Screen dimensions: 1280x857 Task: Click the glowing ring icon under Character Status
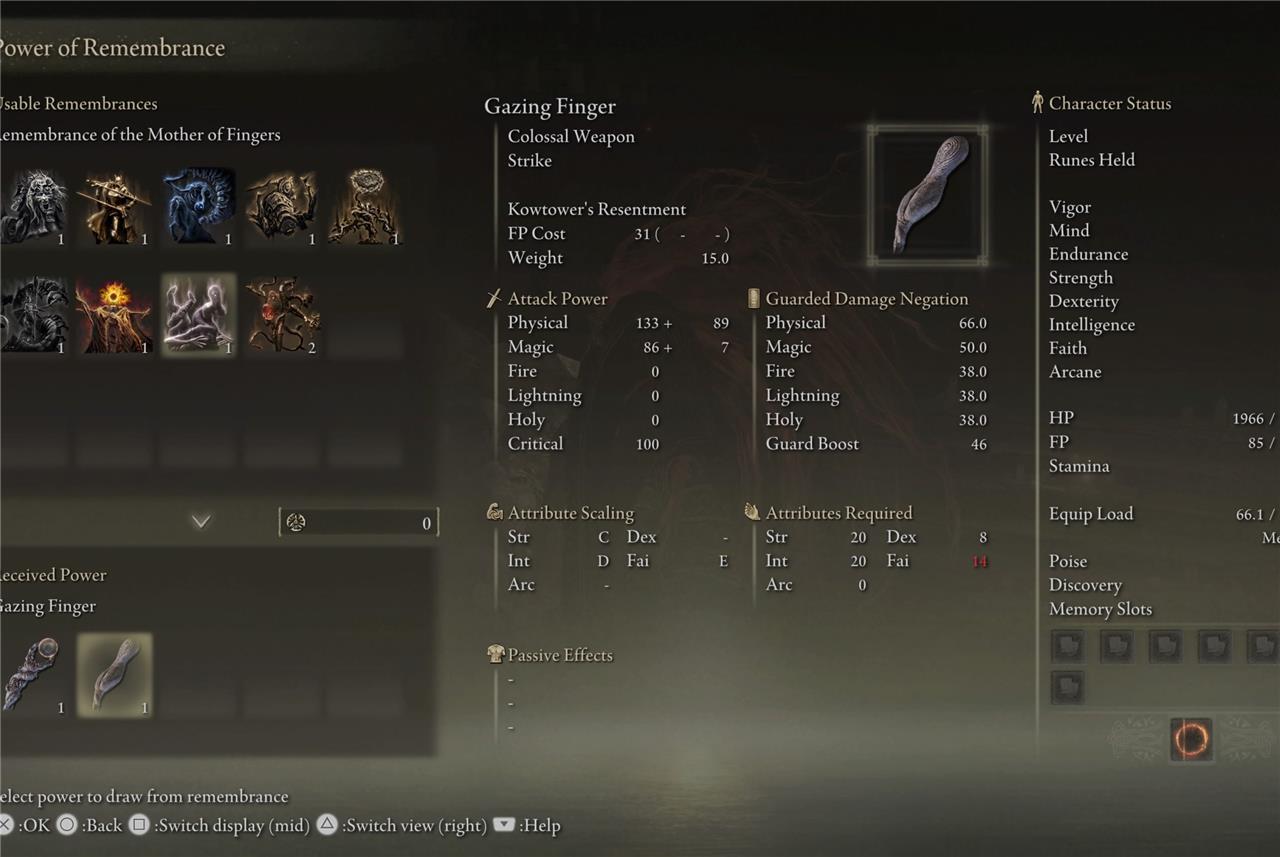[x=1190, y=740]
